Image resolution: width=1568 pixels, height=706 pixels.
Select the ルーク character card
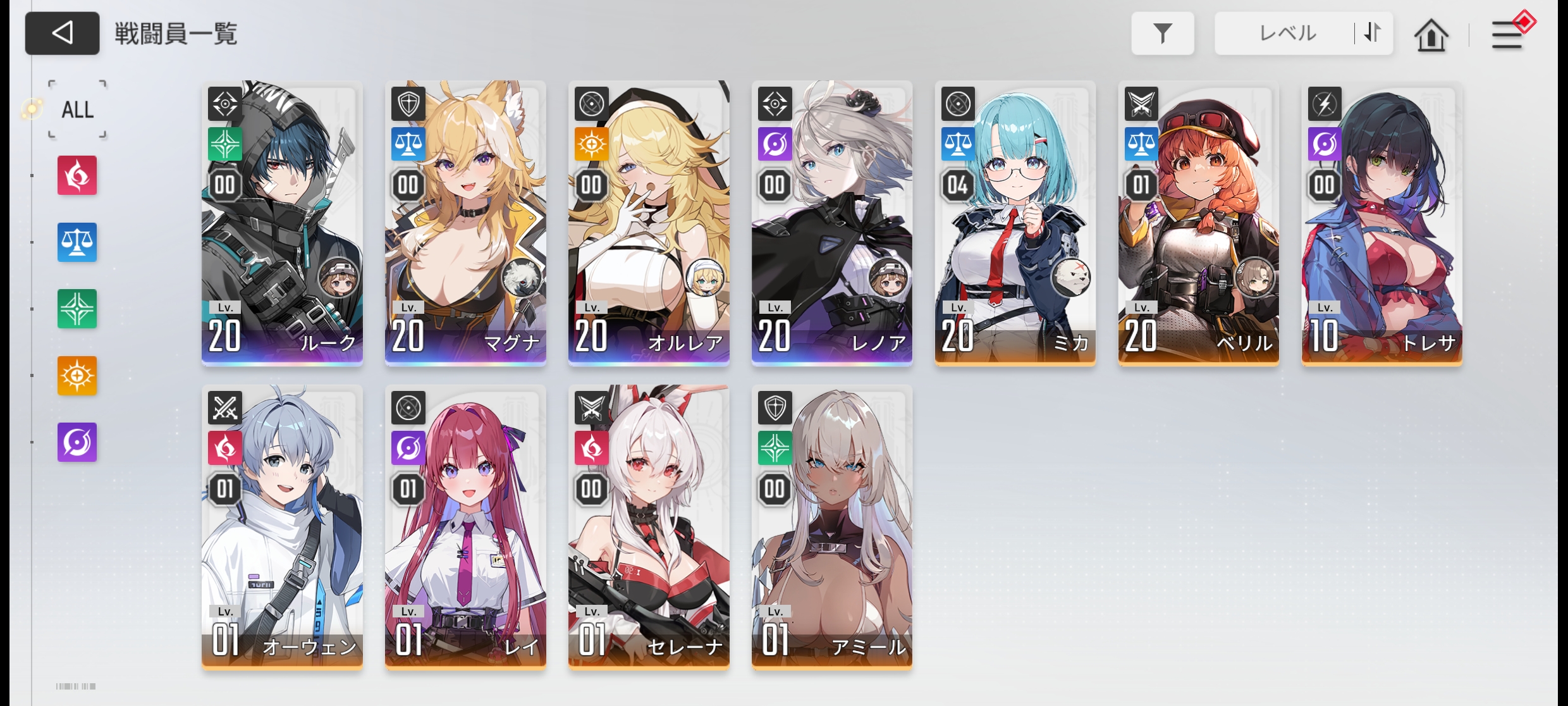click(x=282, y=223)
